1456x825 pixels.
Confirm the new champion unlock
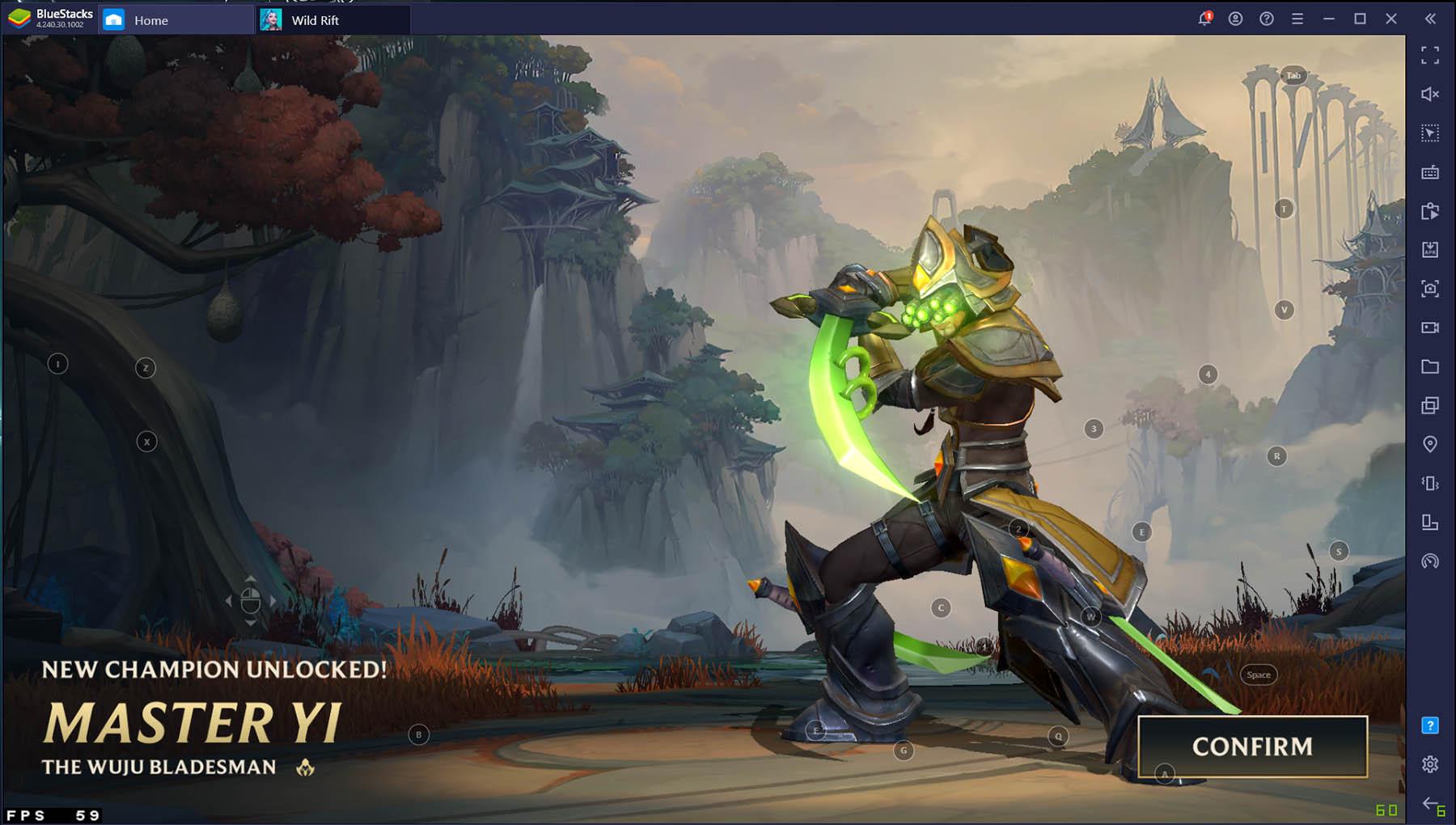pyautogui.click(x=1252, y=747)
